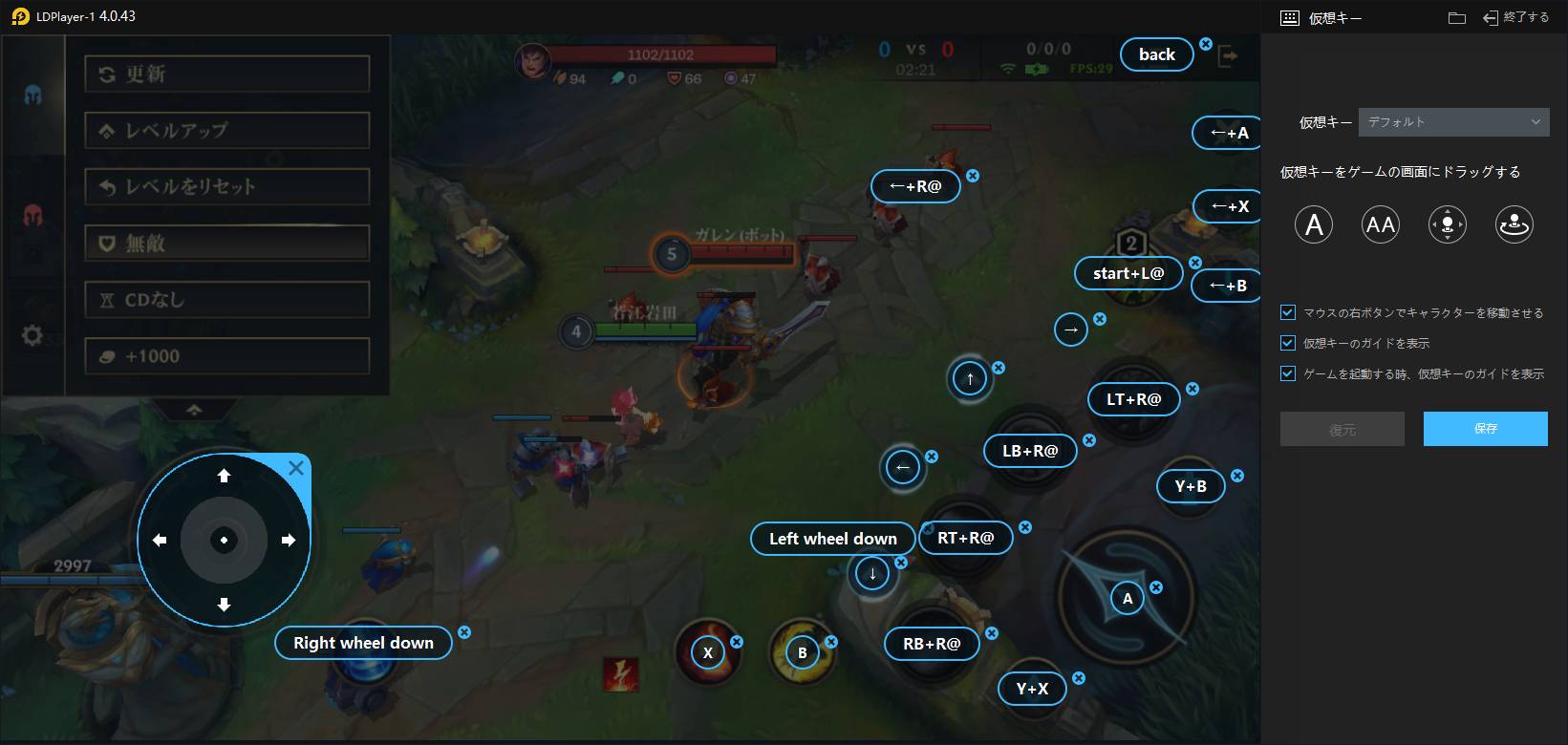Click 終了する to exit key mapping
The image size is (1568, 745).
pos(1514,17)
